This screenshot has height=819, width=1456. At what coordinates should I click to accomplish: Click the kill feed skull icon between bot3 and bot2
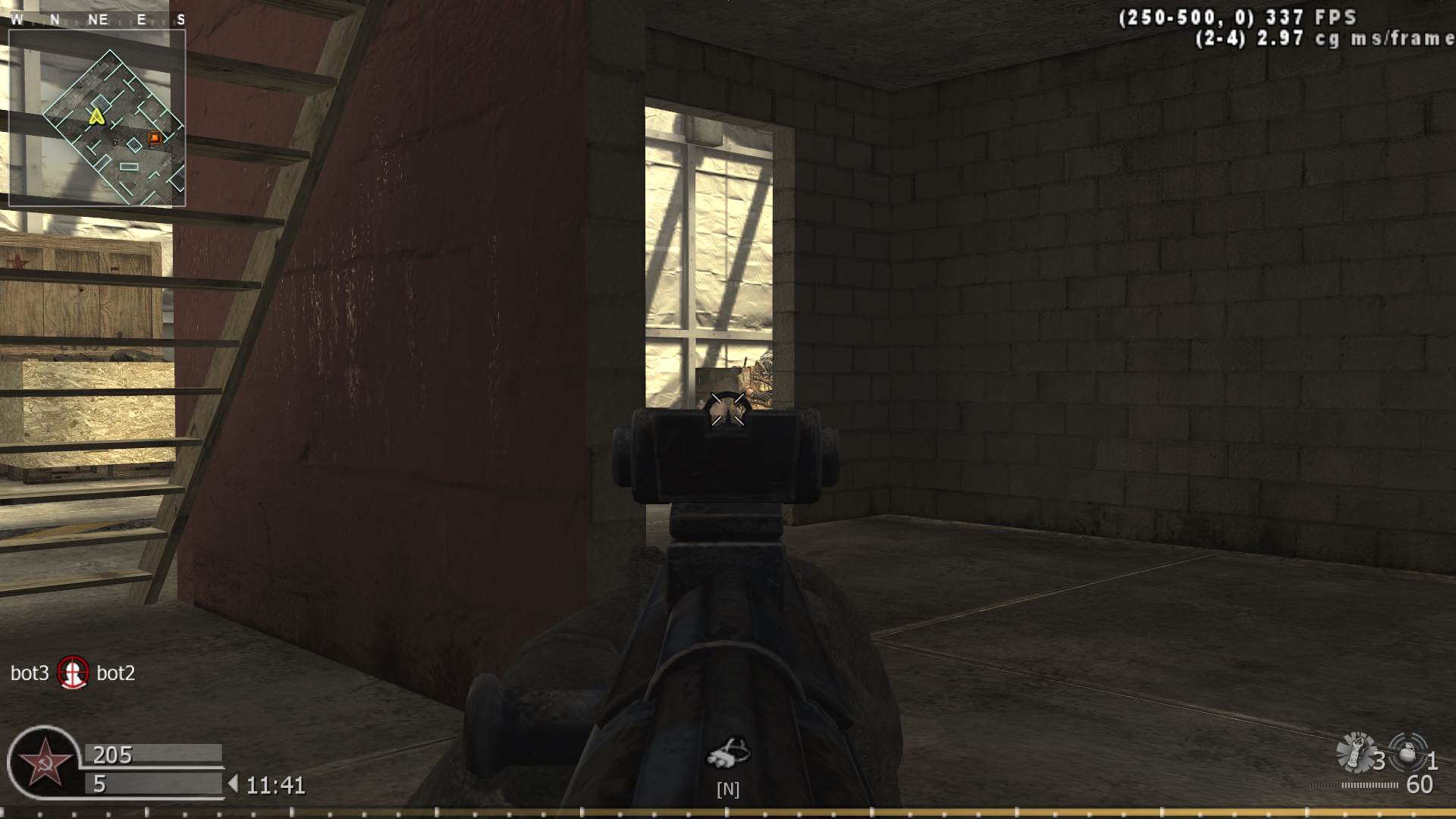pos(73,673)
